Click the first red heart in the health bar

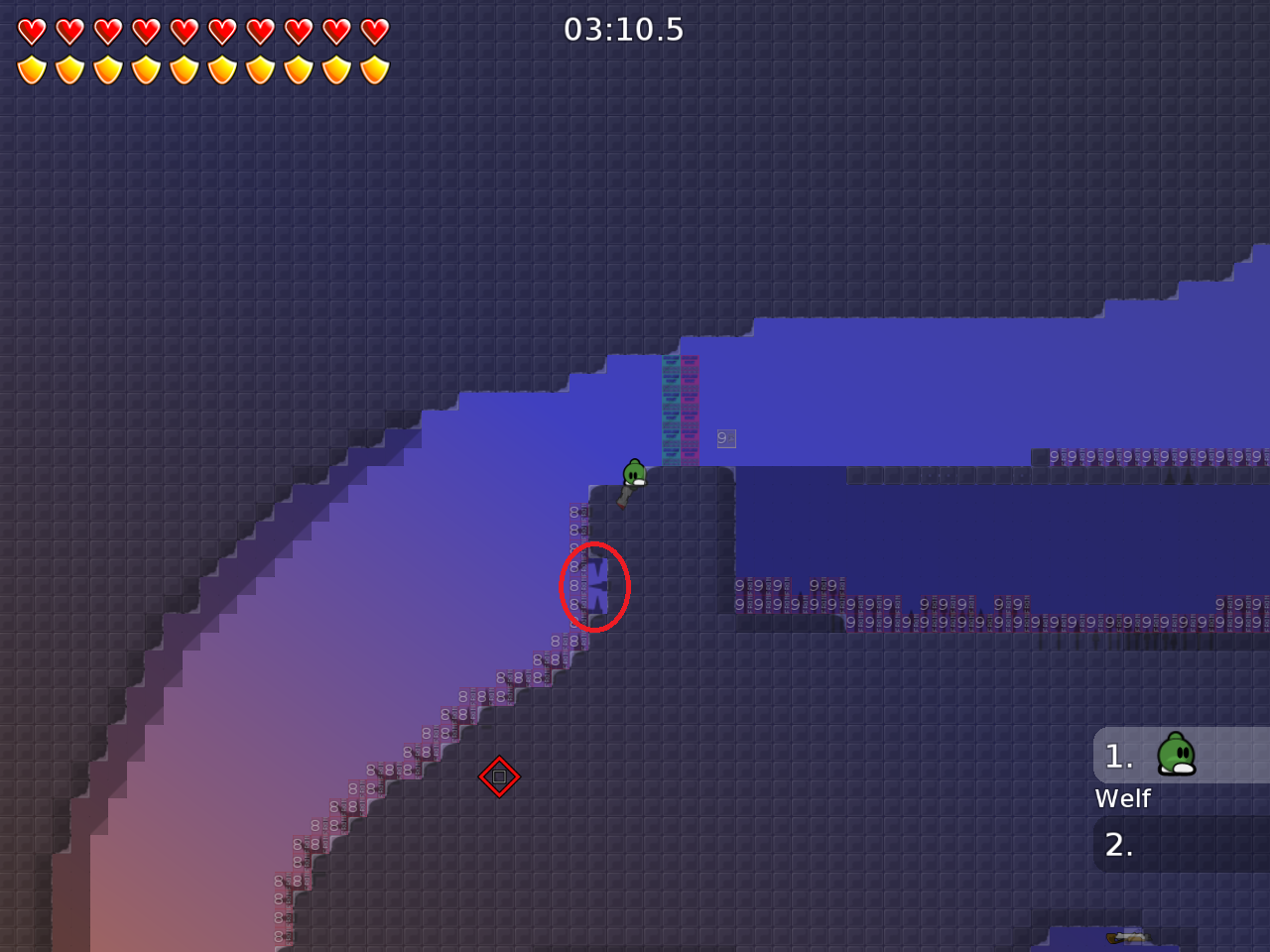pyautogui.click(x=33, y=31)
